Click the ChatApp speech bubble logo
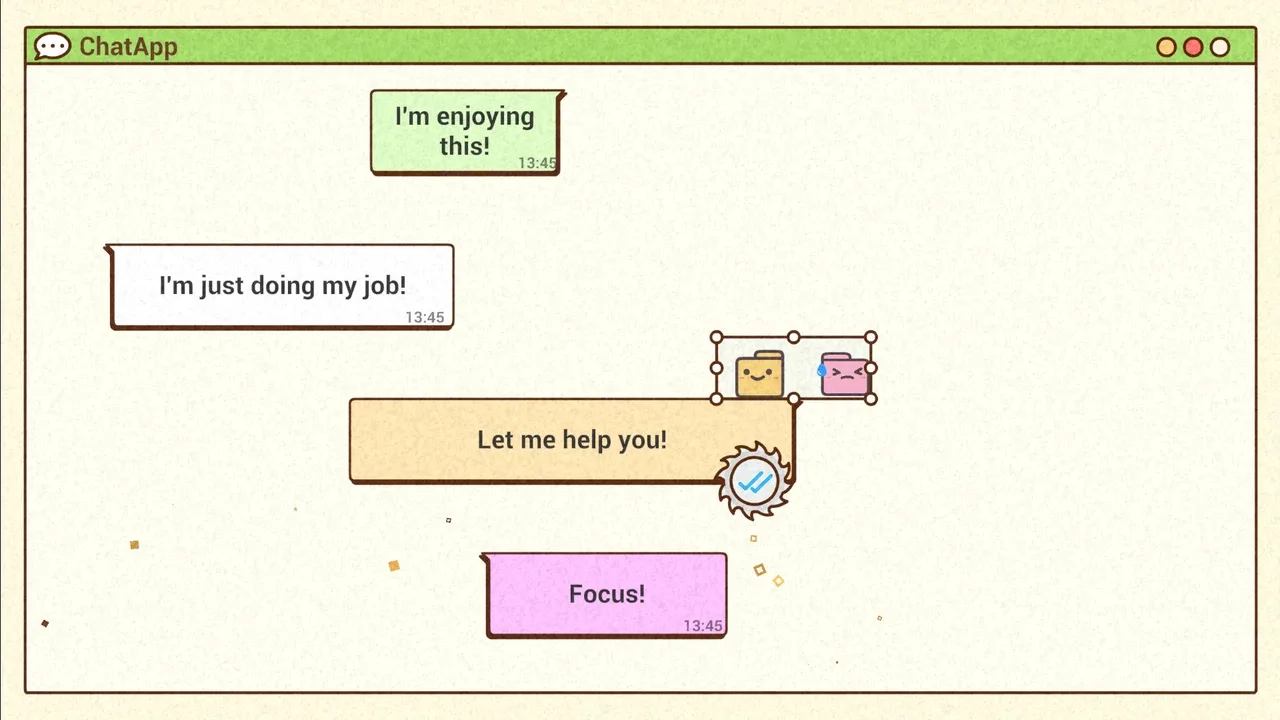Image resolution: width=1280 pixels, height=720 pixels. [x=52, y=46]
